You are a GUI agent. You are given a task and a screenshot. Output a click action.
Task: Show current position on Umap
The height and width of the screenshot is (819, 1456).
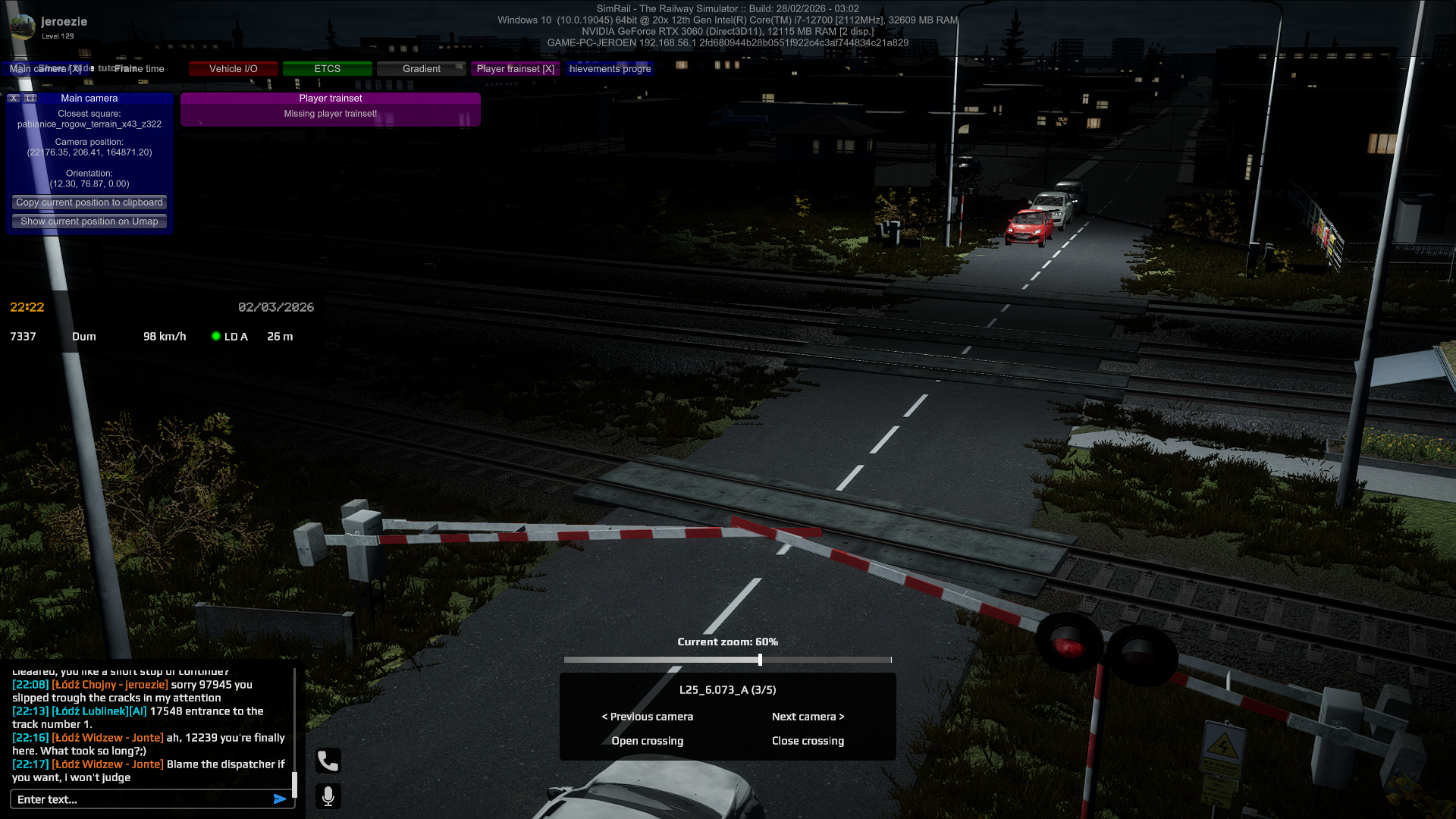[x=89, y=221]
